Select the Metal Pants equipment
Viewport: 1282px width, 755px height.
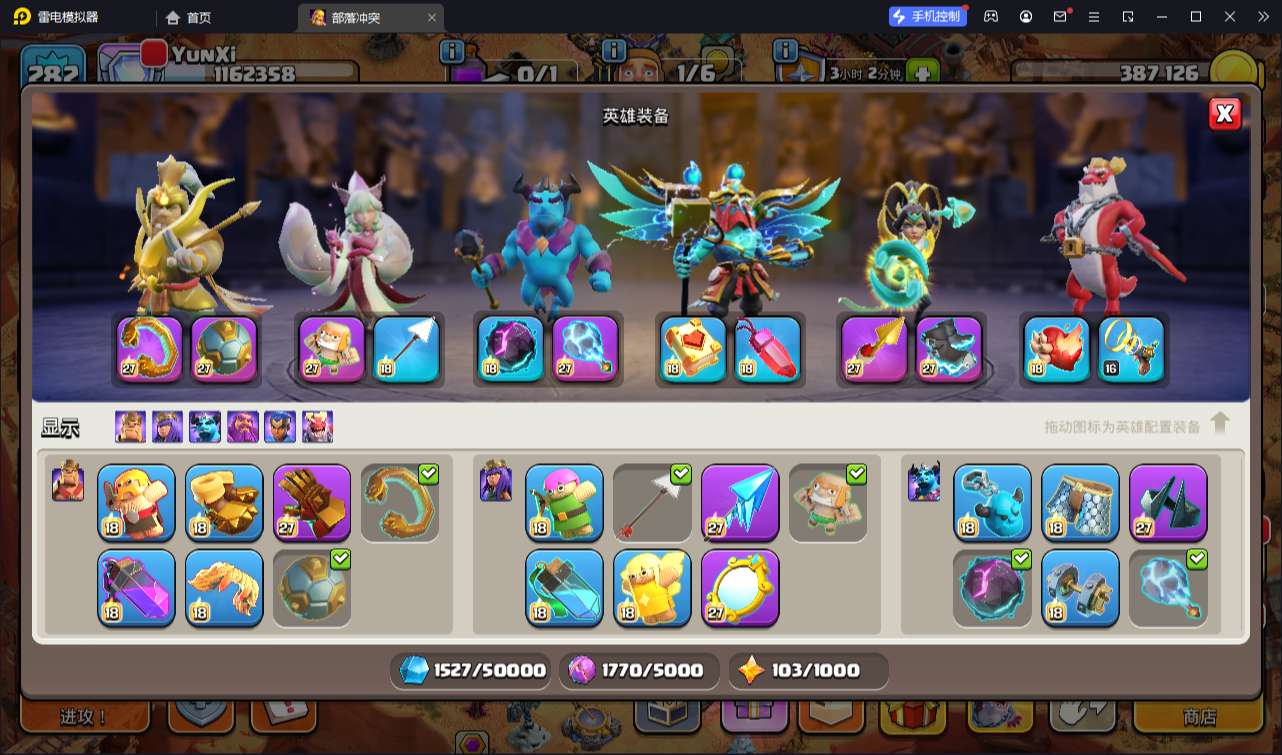(1080, 502)
